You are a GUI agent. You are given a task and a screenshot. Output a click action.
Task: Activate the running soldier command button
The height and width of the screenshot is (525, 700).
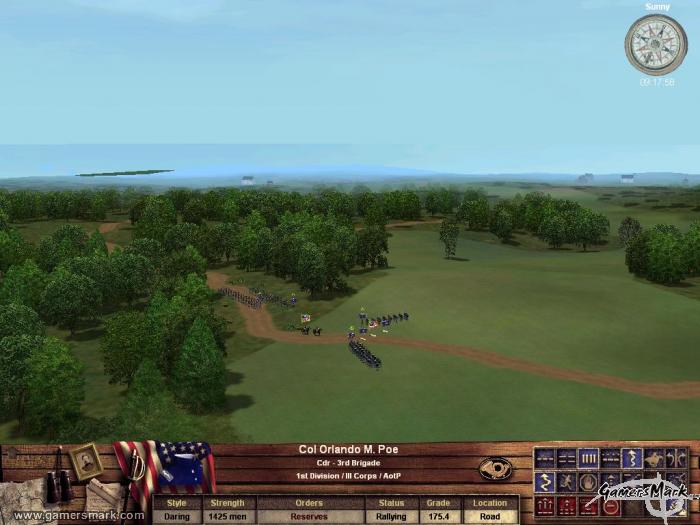click(x=565, y=482)
